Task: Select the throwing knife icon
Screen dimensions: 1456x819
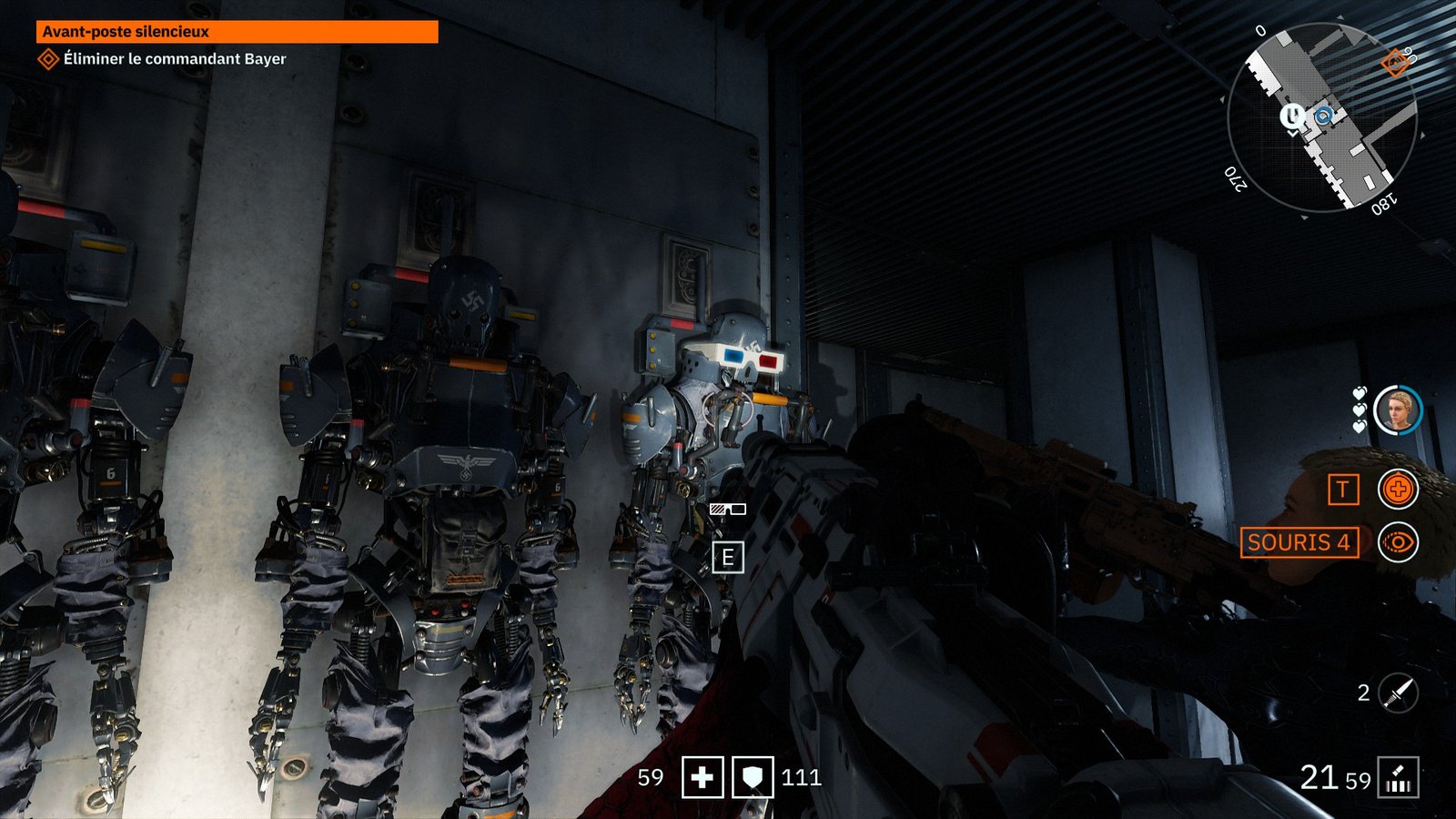Action: (x=1398, y=693)
